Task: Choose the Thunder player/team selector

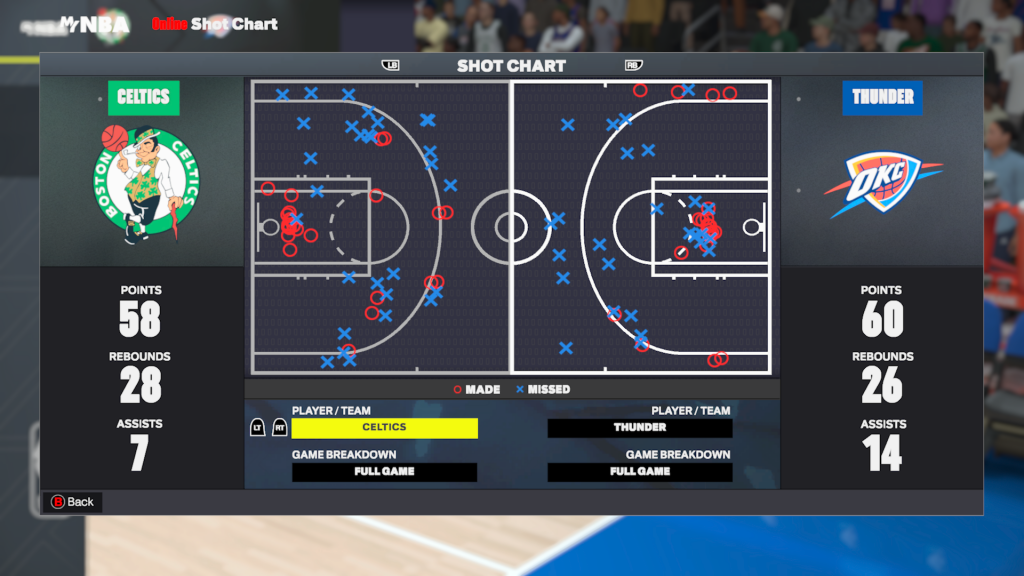Action: coord(640,428)
